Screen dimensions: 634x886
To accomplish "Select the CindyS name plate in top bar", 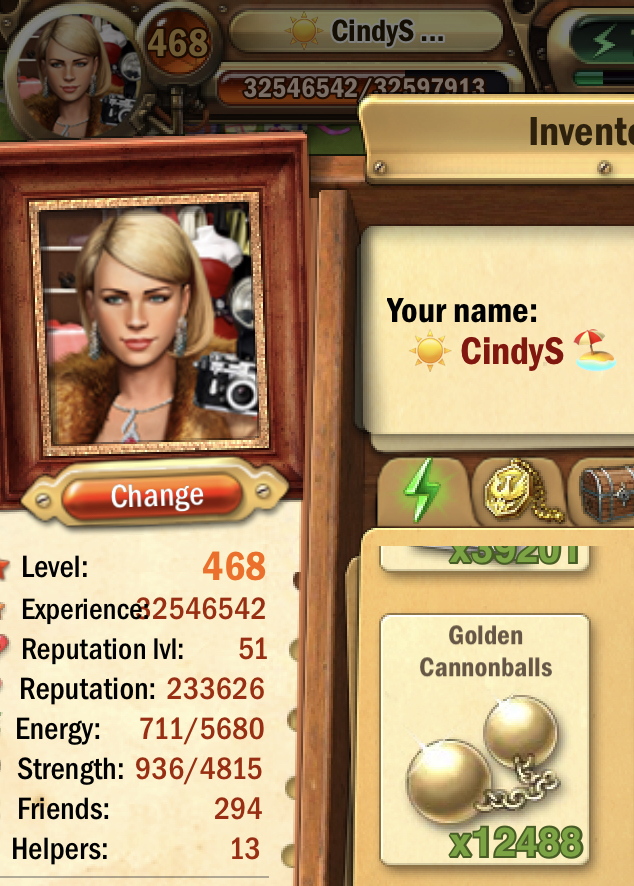I will pyautogui.click(x=365, y=31).
